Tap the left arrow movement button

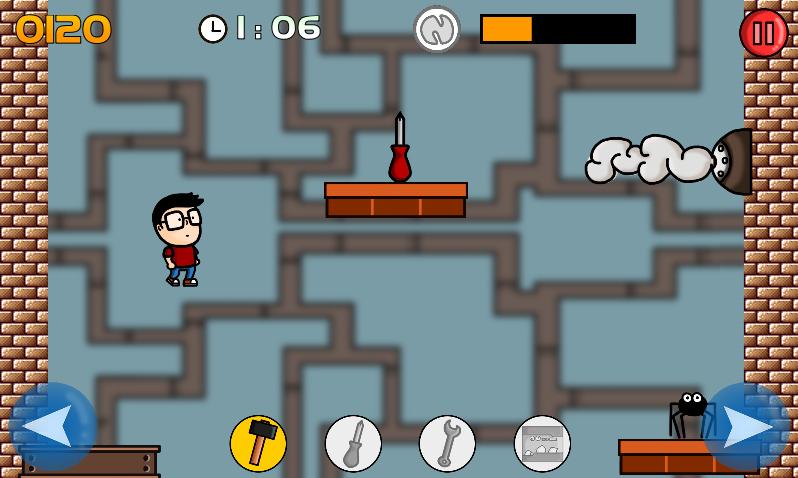click(x=52, y=426)
